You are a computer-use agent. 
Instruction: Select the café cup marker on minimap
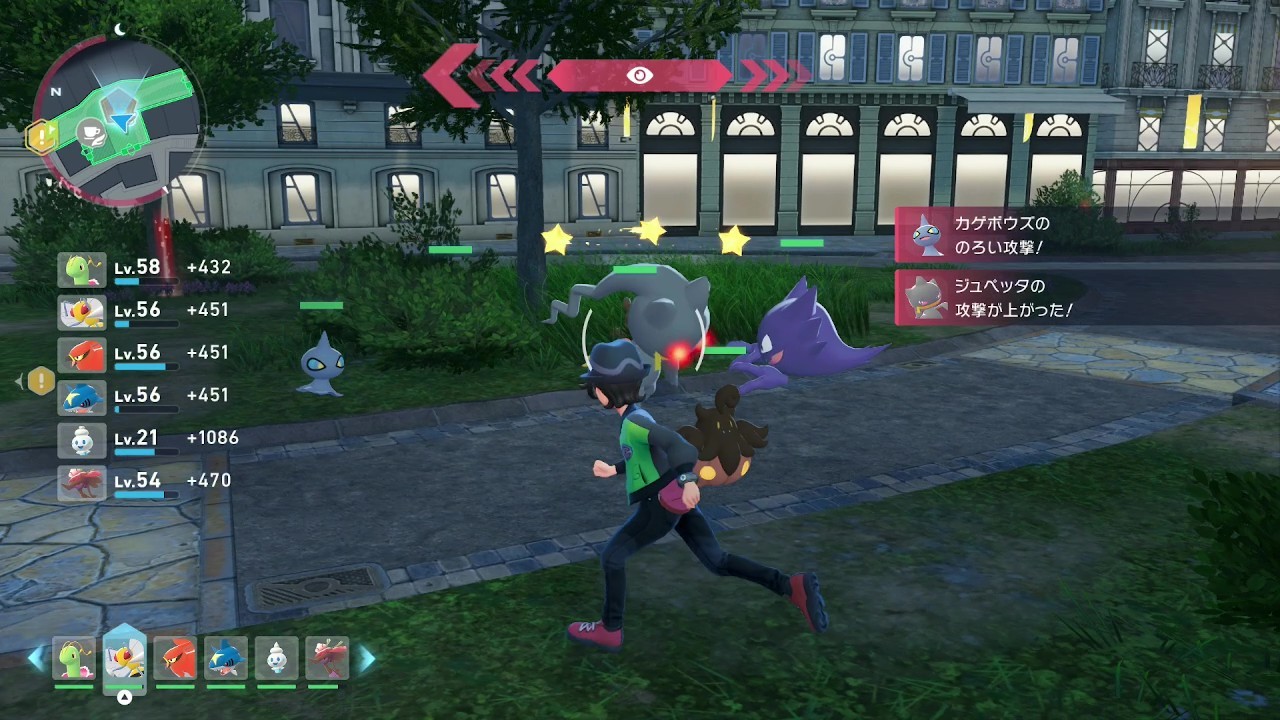click(93, 131)
